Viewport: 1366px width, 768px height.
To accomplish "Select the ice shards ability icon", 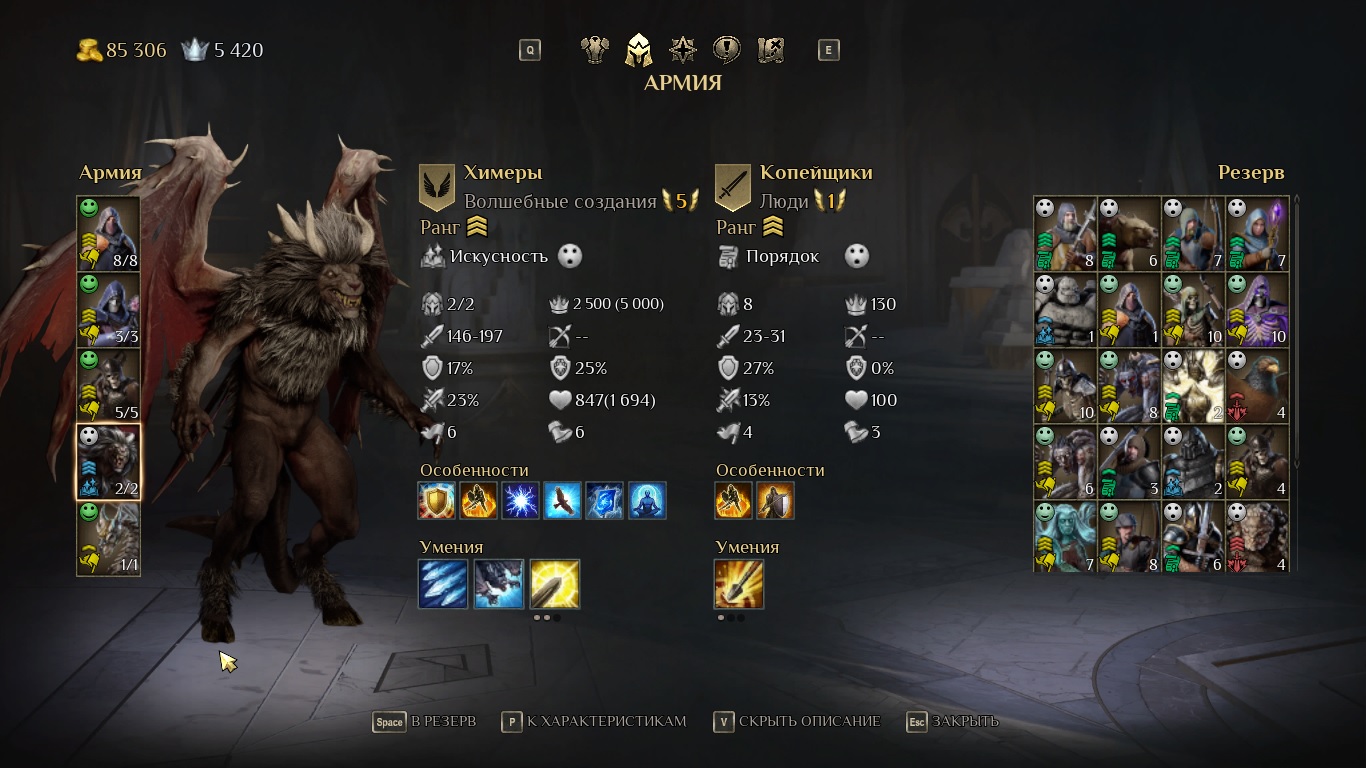I will (x=443, y=584).
